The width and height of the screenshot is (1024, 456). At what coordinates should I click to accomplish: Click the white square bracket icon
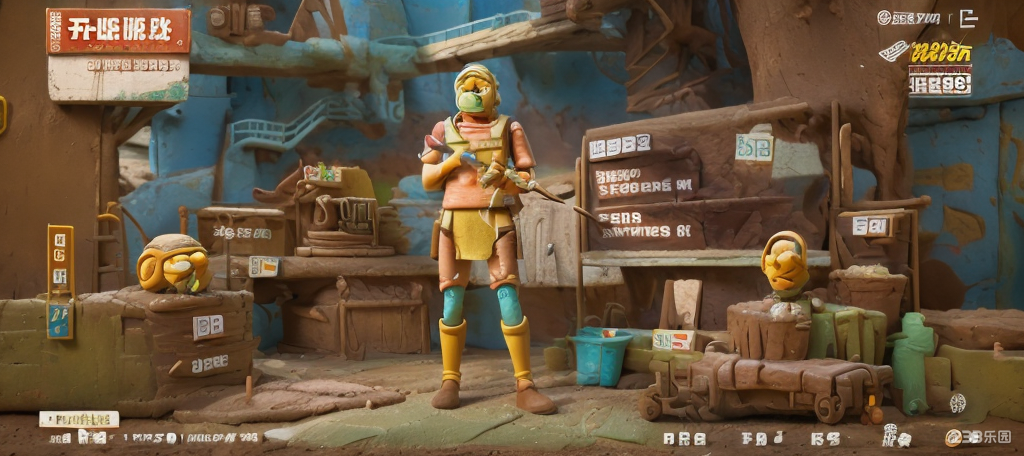pos(968,17)
